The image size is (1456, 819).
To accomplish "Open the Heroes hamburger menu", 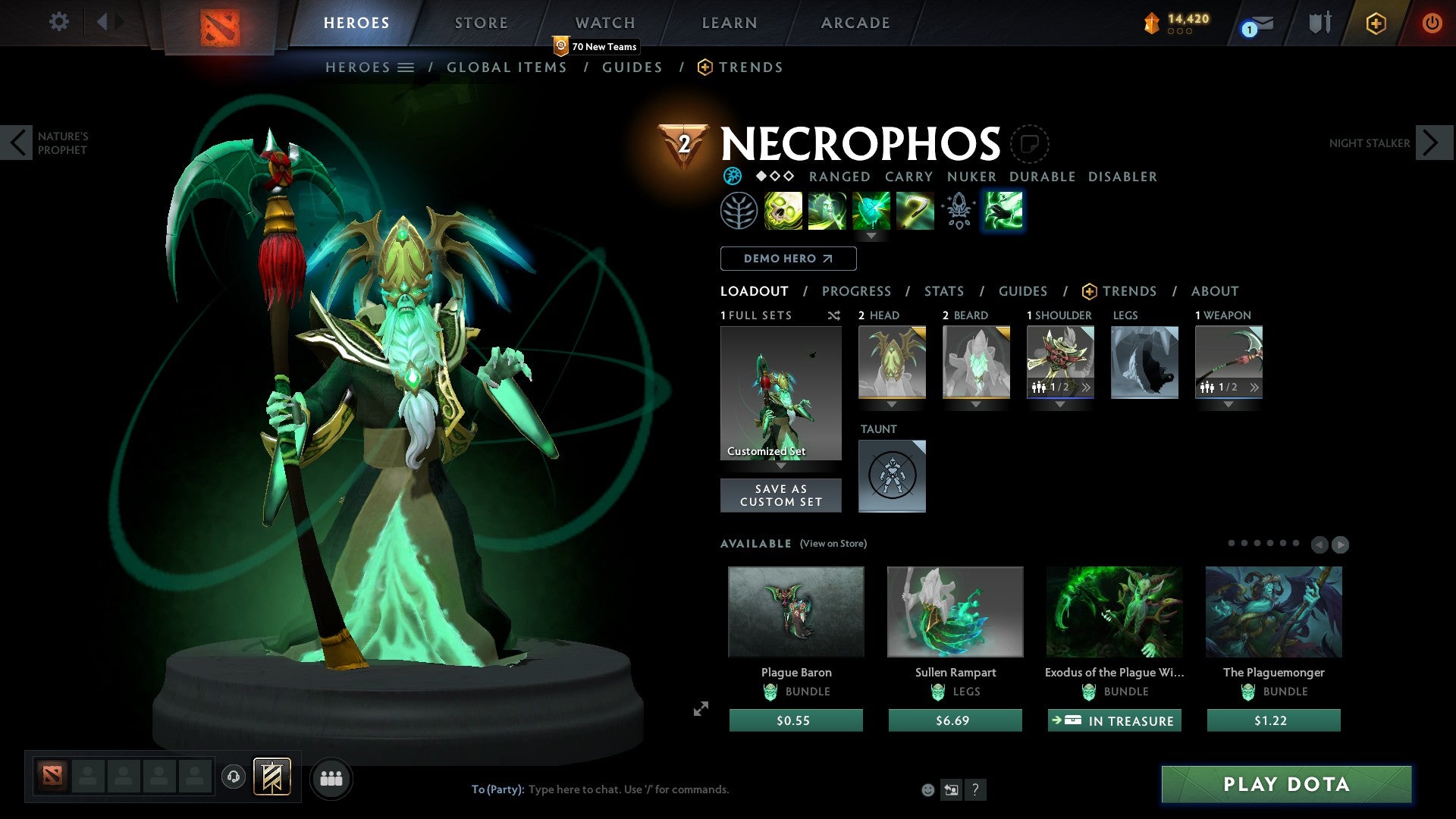I will [x=406, y=67].
